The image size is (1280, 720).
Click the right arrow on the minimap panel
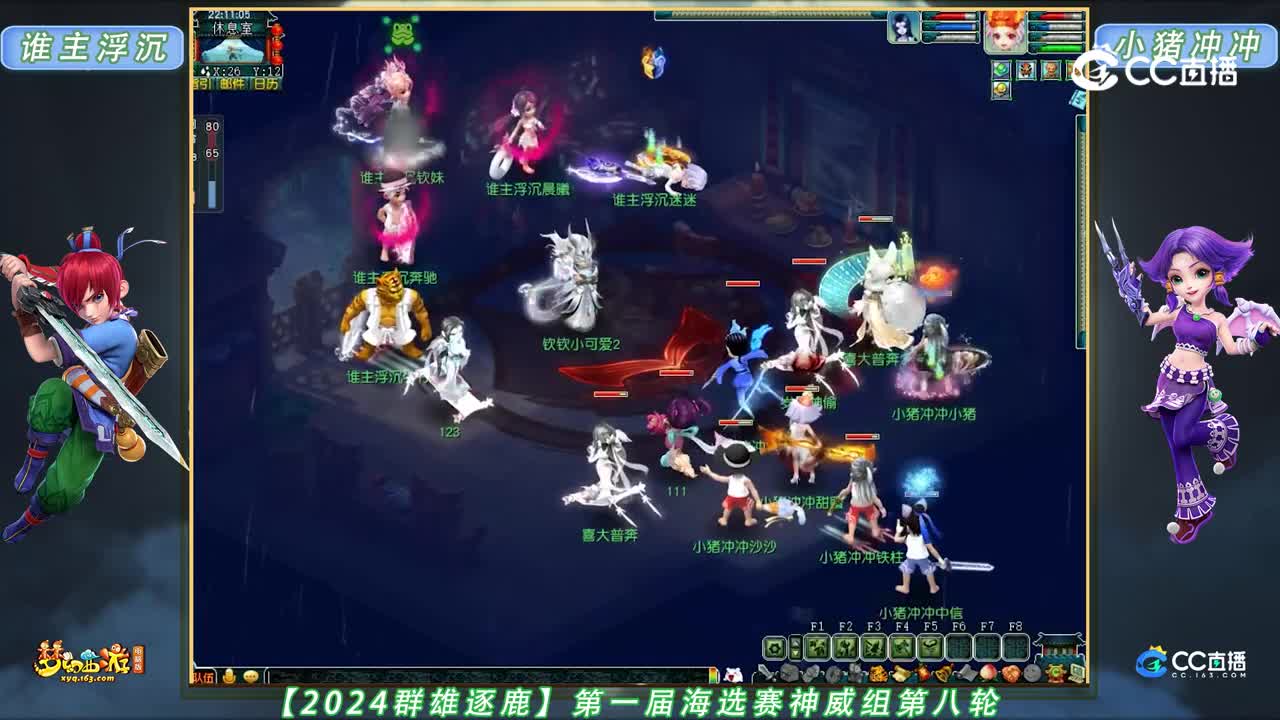[272, 18]
